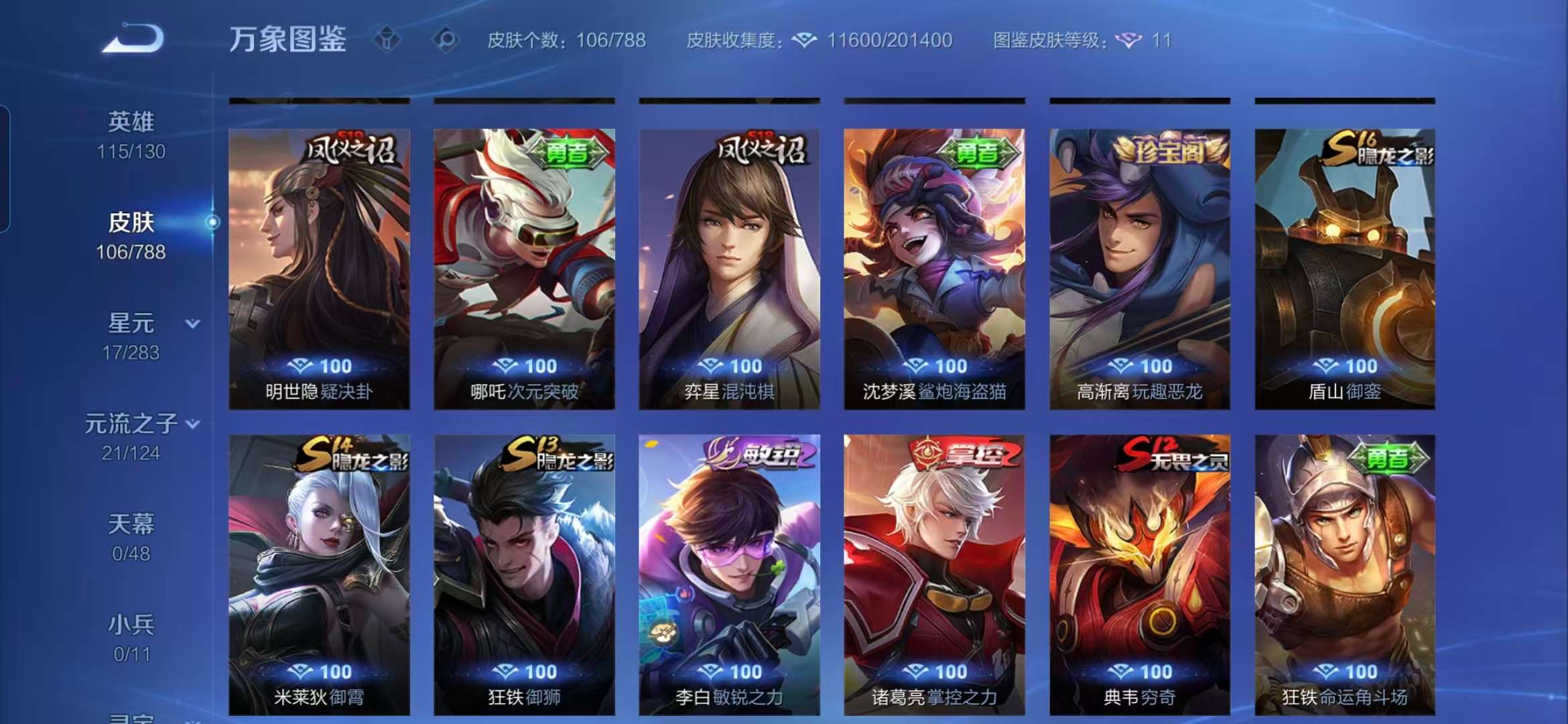Viewport: 1568px width, 724px height.
Task: Switch to the 英雄 tab
Action: click(132, 121)
